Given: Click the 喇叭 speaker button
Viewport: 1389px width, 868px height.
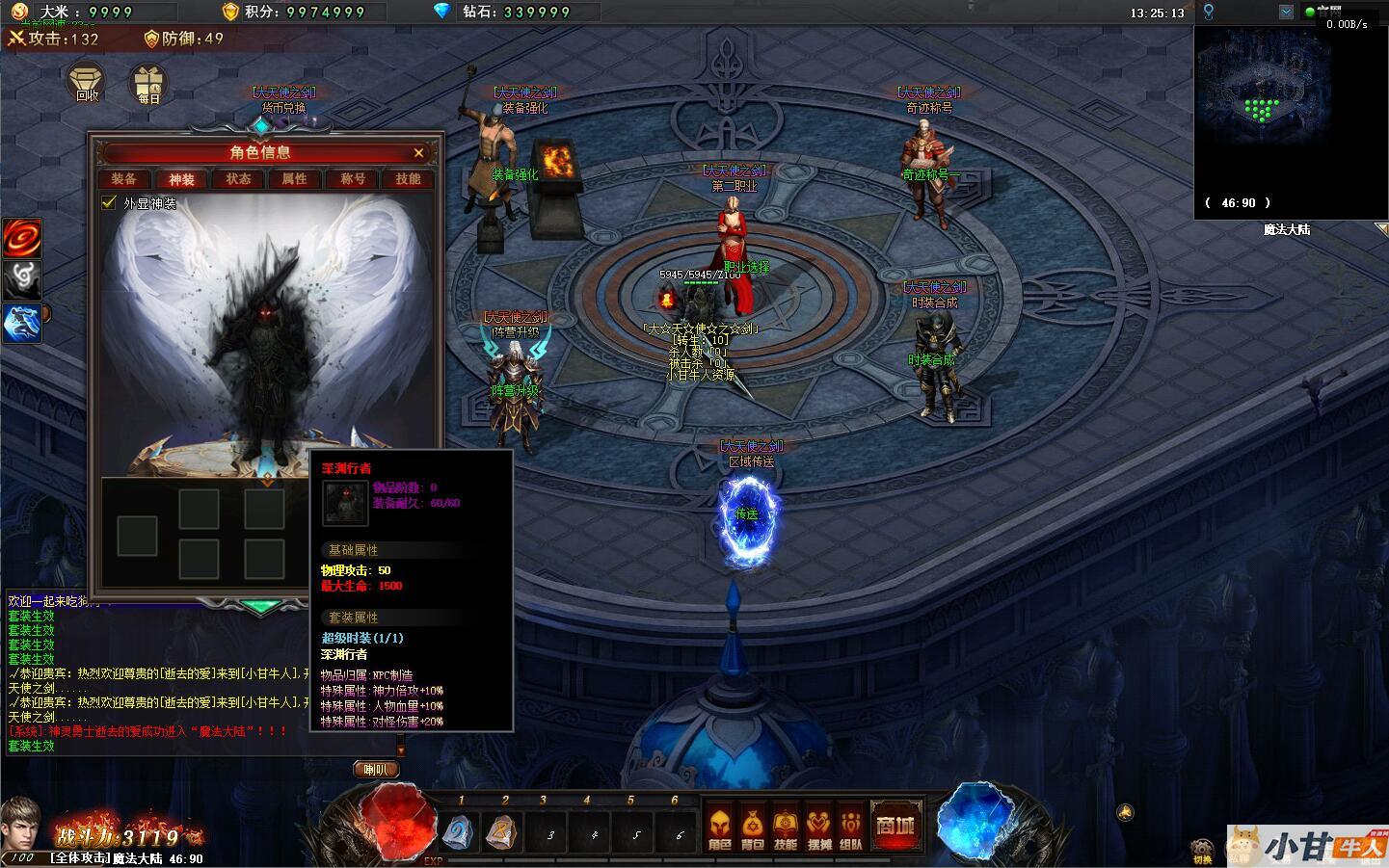Looking at the screenshot, I should (x=376, y=769).
